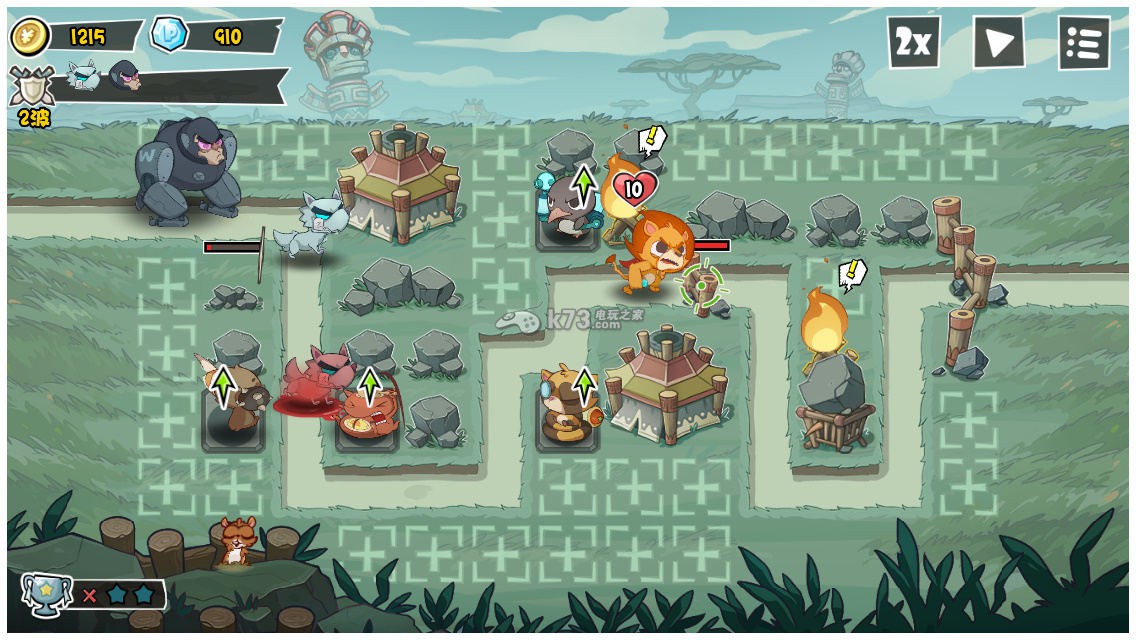Toggle the 2x game speed button
The height and width of the screenshot is (640, 1136).
913,42
